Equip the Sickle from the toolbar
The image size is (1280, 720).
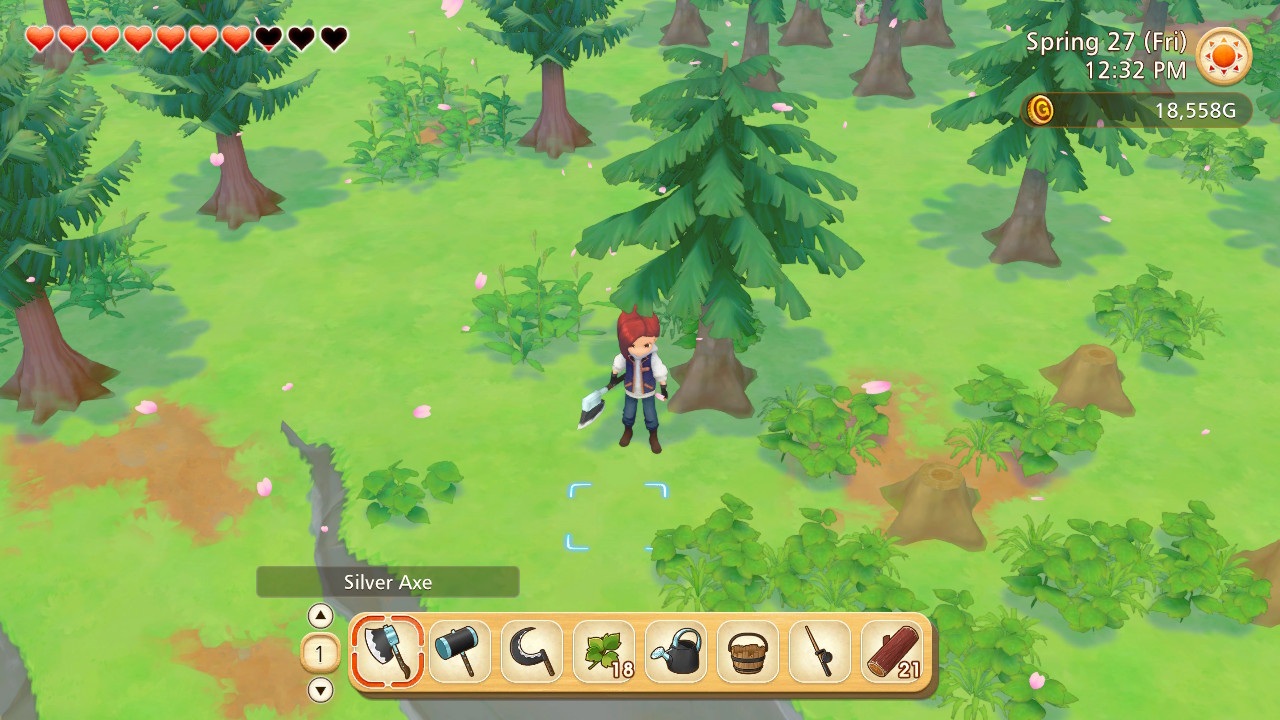[530, 652]
